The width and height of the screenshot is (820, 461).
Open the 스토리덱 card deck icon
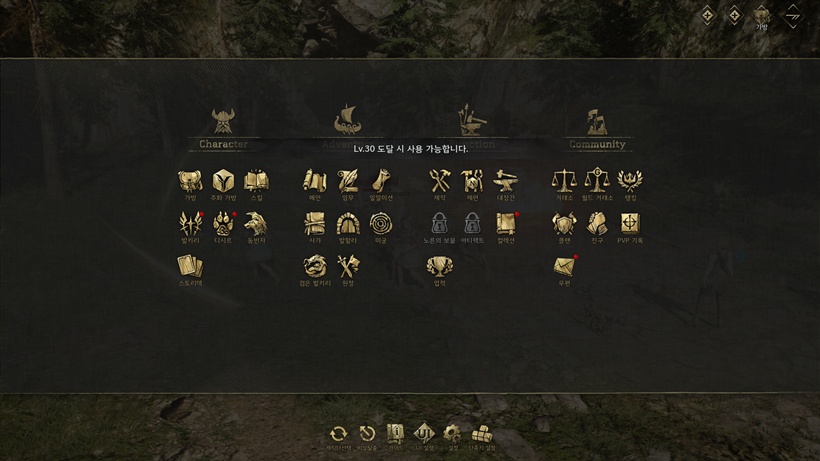(x=190, y=267)
